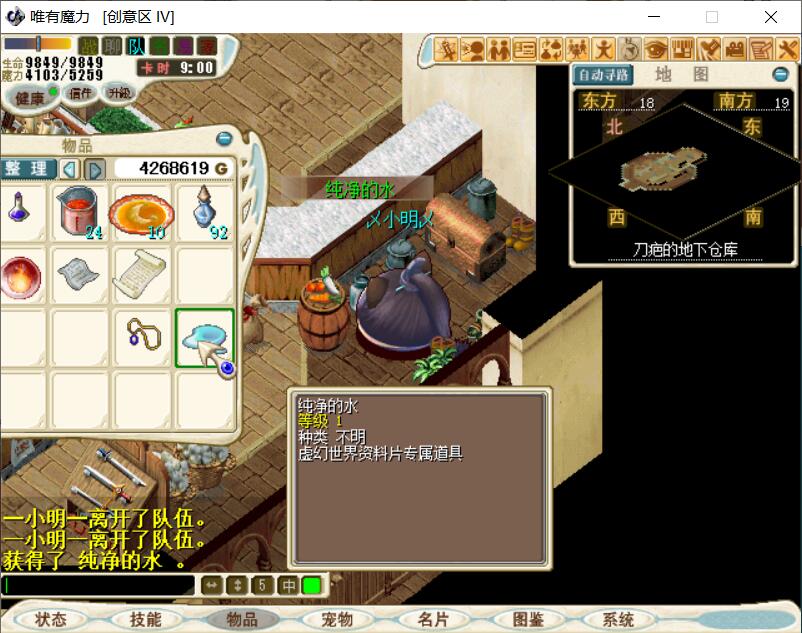Choose the blue potion bottle with 92
This screenshot has width=802, height=633.
coord(205,211)
